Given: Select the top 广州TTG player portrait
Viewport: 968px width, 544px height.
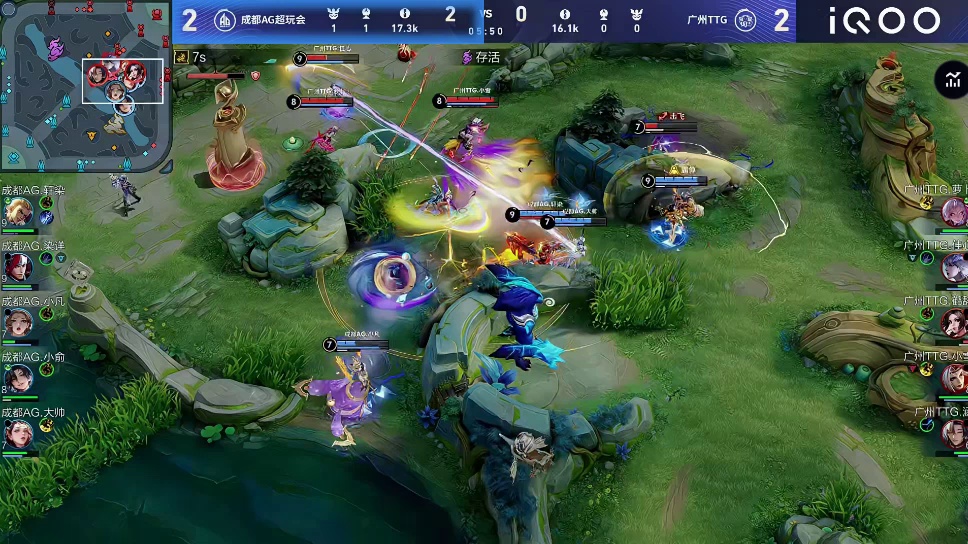Looking at the screenshot, I should (953, 211).
